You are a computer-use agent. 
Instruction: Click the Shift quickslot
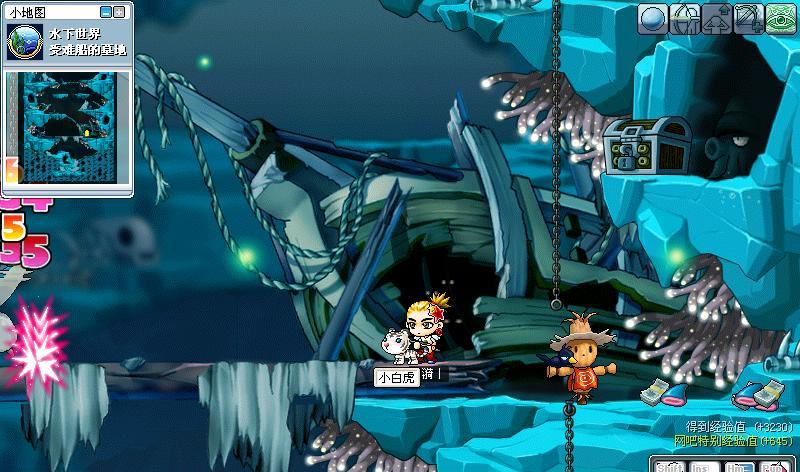pyautogui.click(x=668, y=465)
